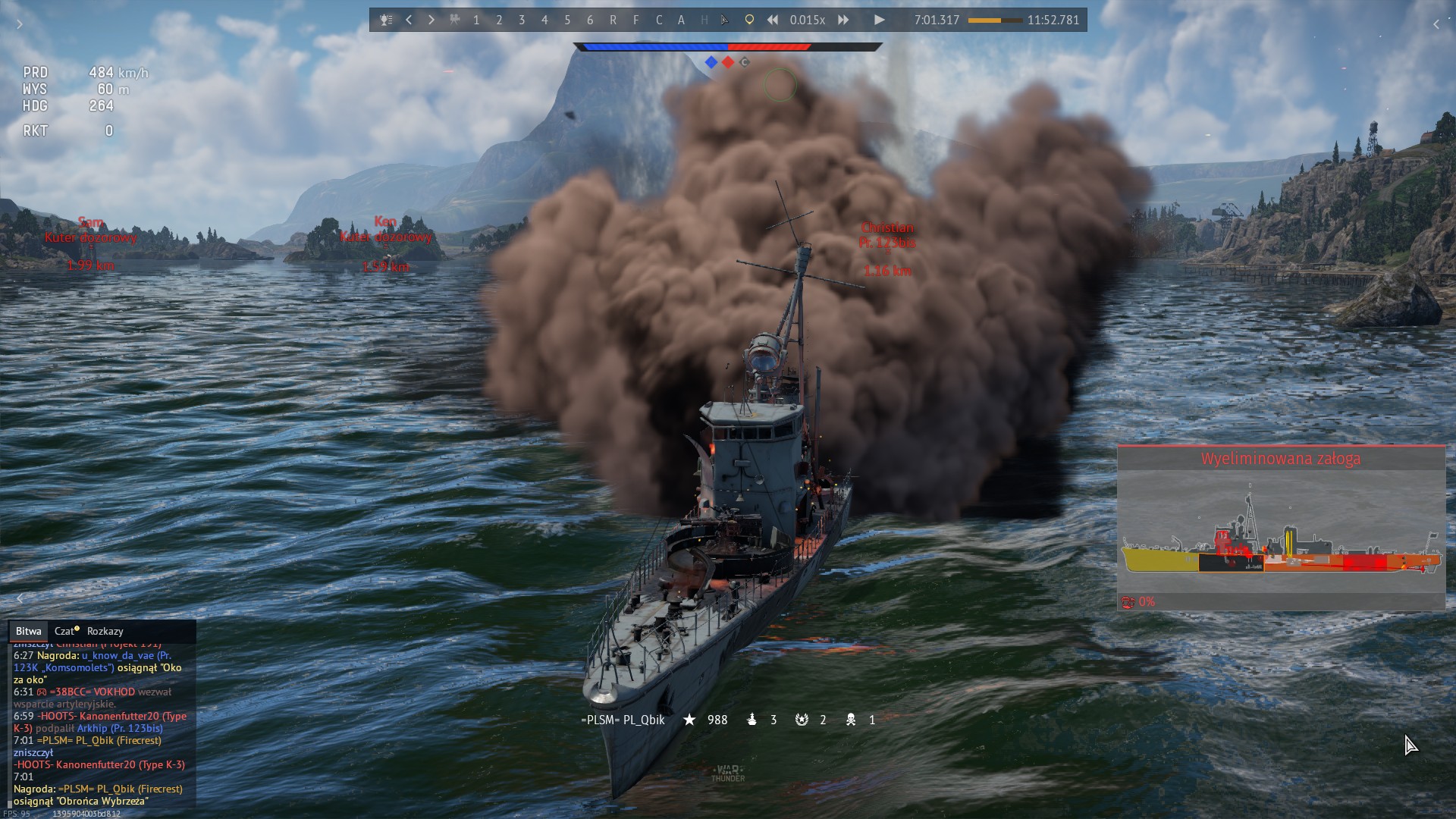Select the Bitwa log tab
This screenshot has width=1456, height=819.
(29, 631)
